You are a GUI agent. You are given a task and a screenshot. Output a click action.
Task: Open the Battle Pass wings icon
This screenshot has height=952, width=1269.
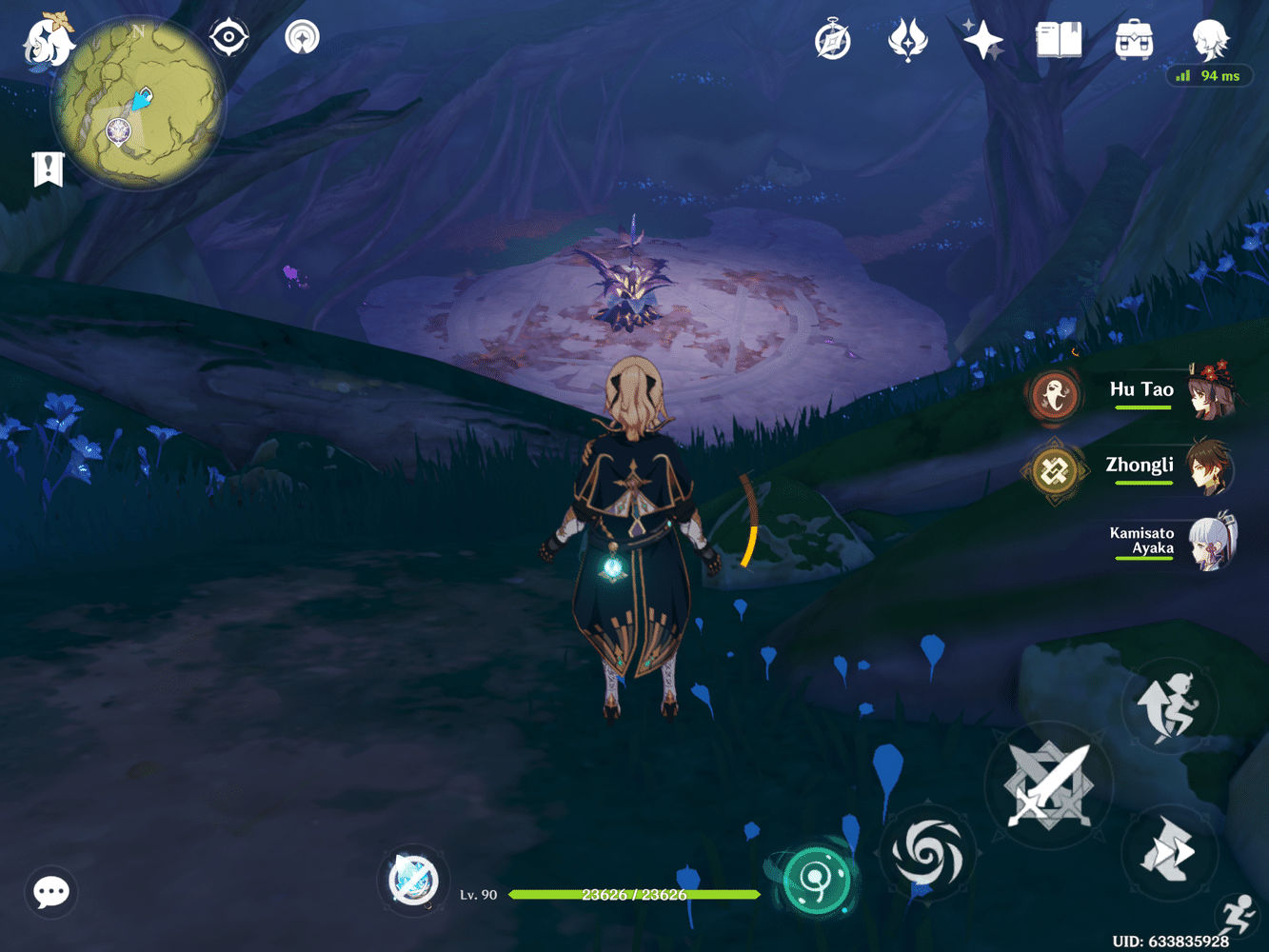point(907,38)
